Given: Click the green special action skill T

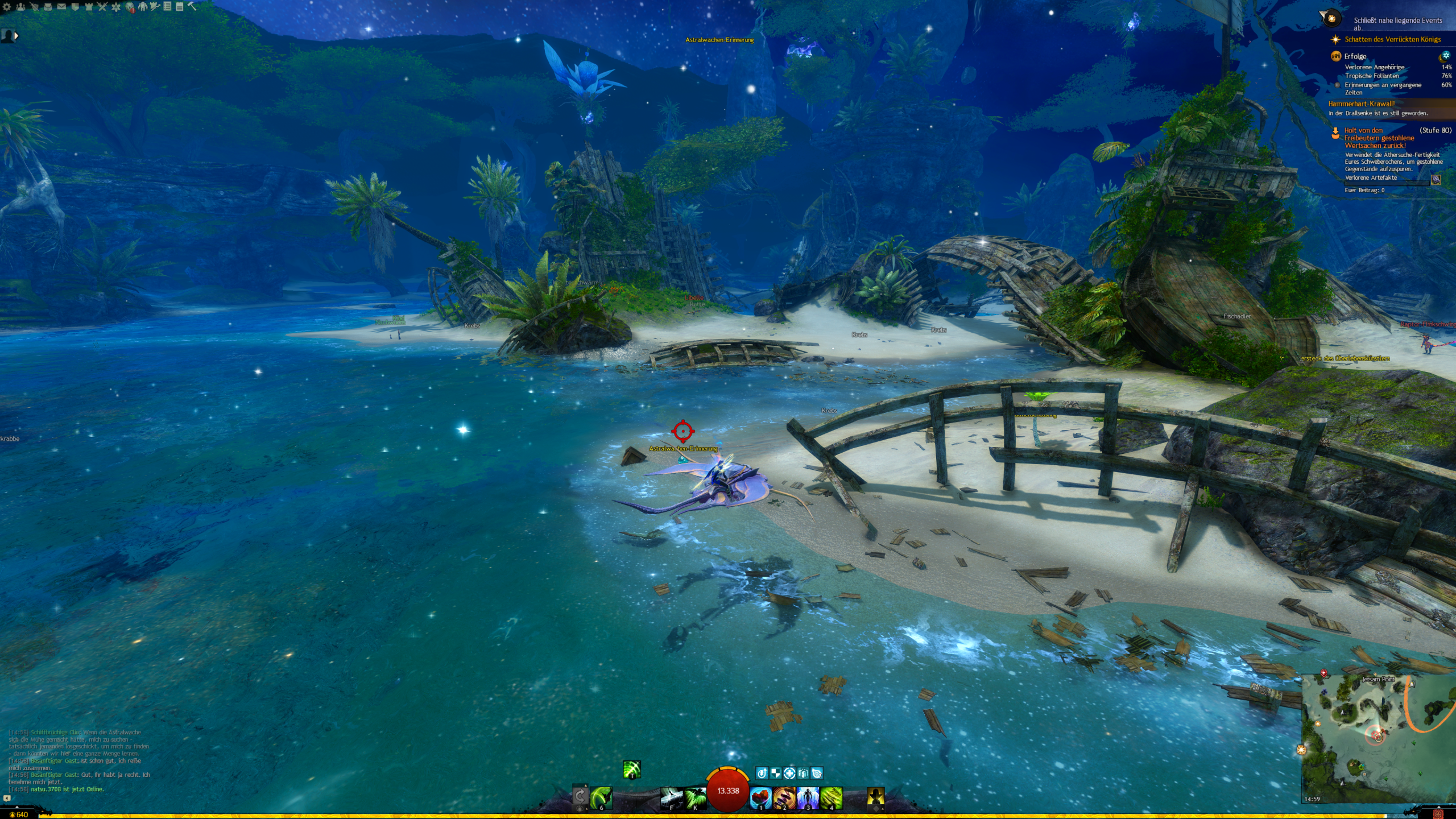Looking at the screenshot, I should (x=632, y=769).
